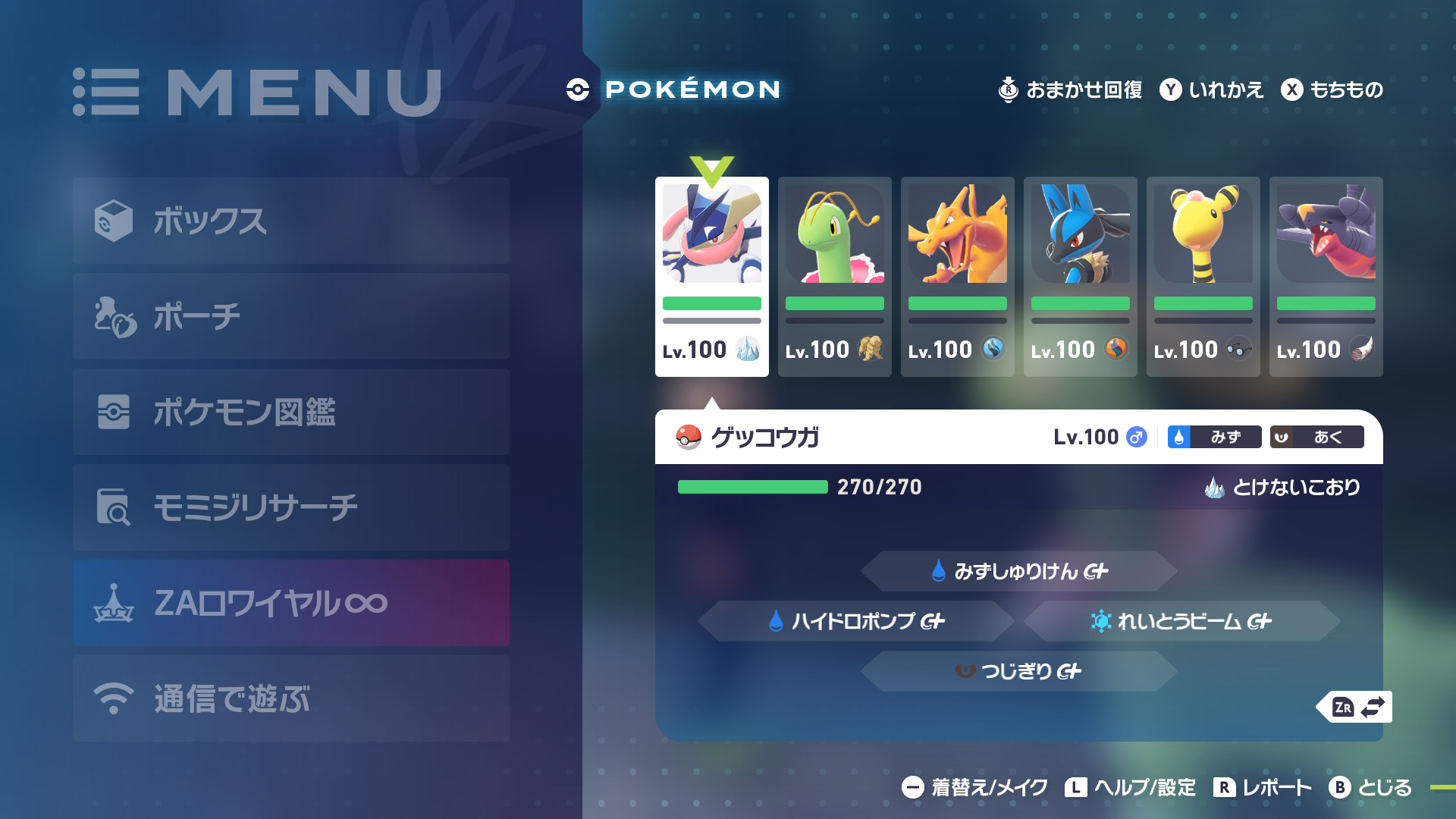Image resolution: width=1456 pixels, height=819 pixels.
Task: Open the もちもの held items option
Action: pos(1332,89)
